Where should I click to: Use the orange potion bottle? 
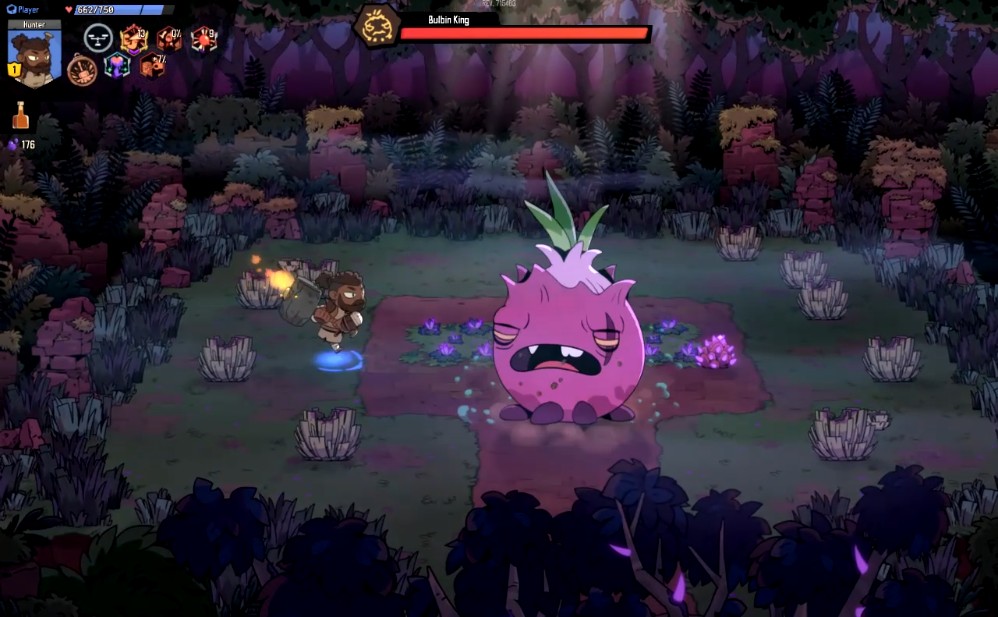point(20,116)
